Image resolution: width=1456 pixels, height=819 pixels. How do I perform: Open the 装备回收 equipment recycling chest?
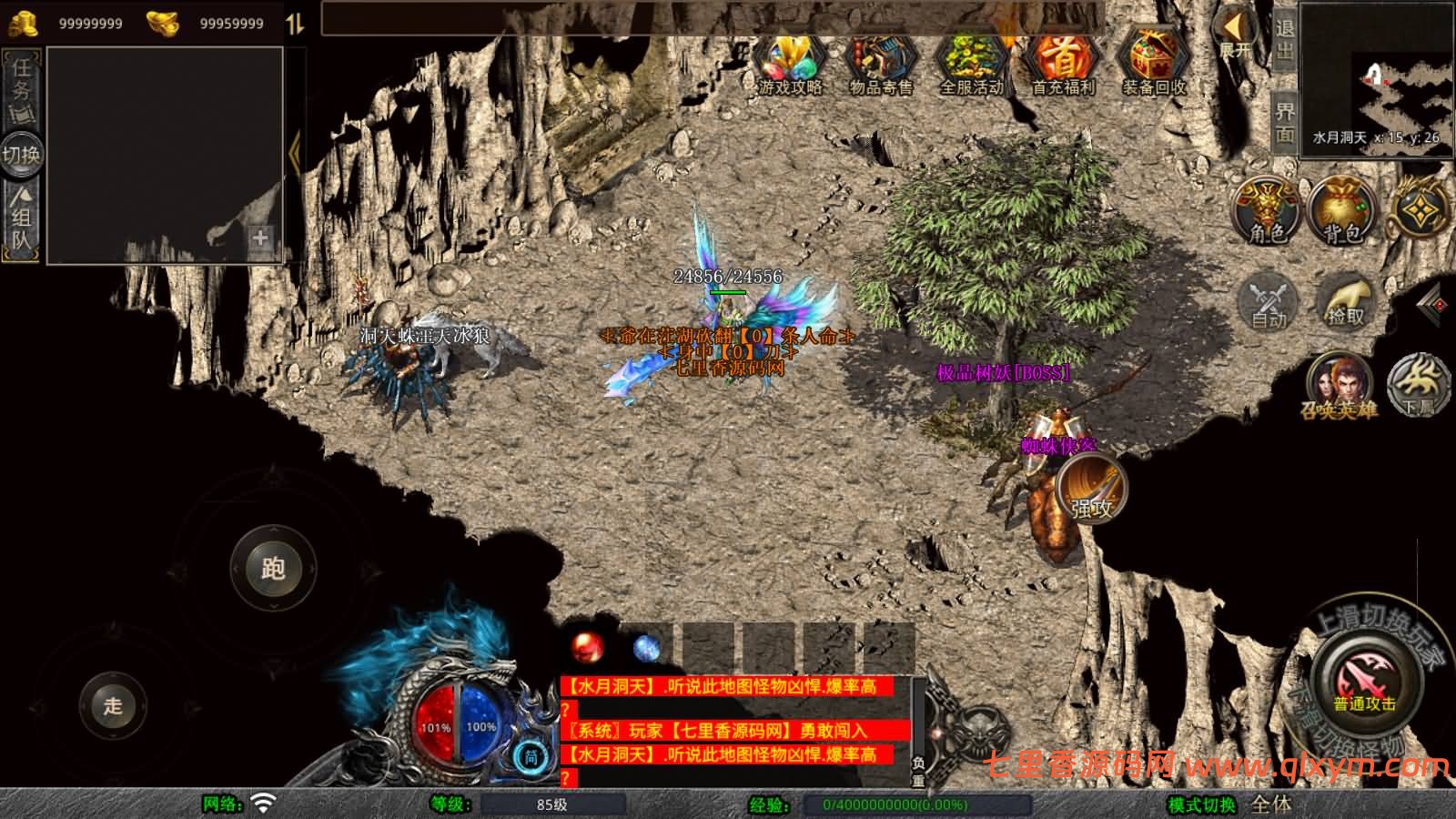(1153, 62)
